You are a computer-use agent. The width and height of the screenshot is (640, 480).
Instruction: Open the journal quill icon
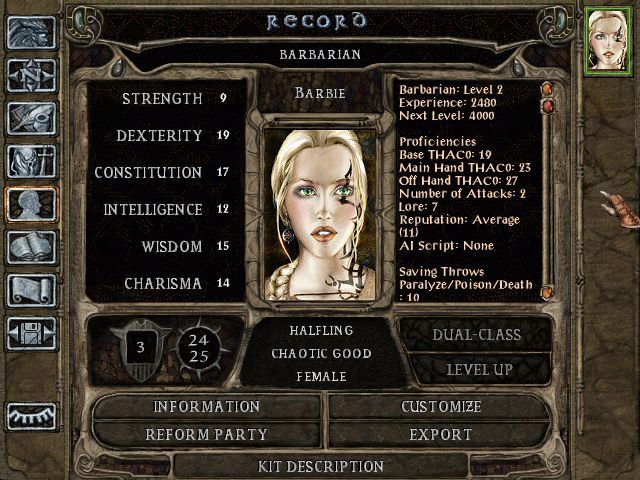[31, 118]
